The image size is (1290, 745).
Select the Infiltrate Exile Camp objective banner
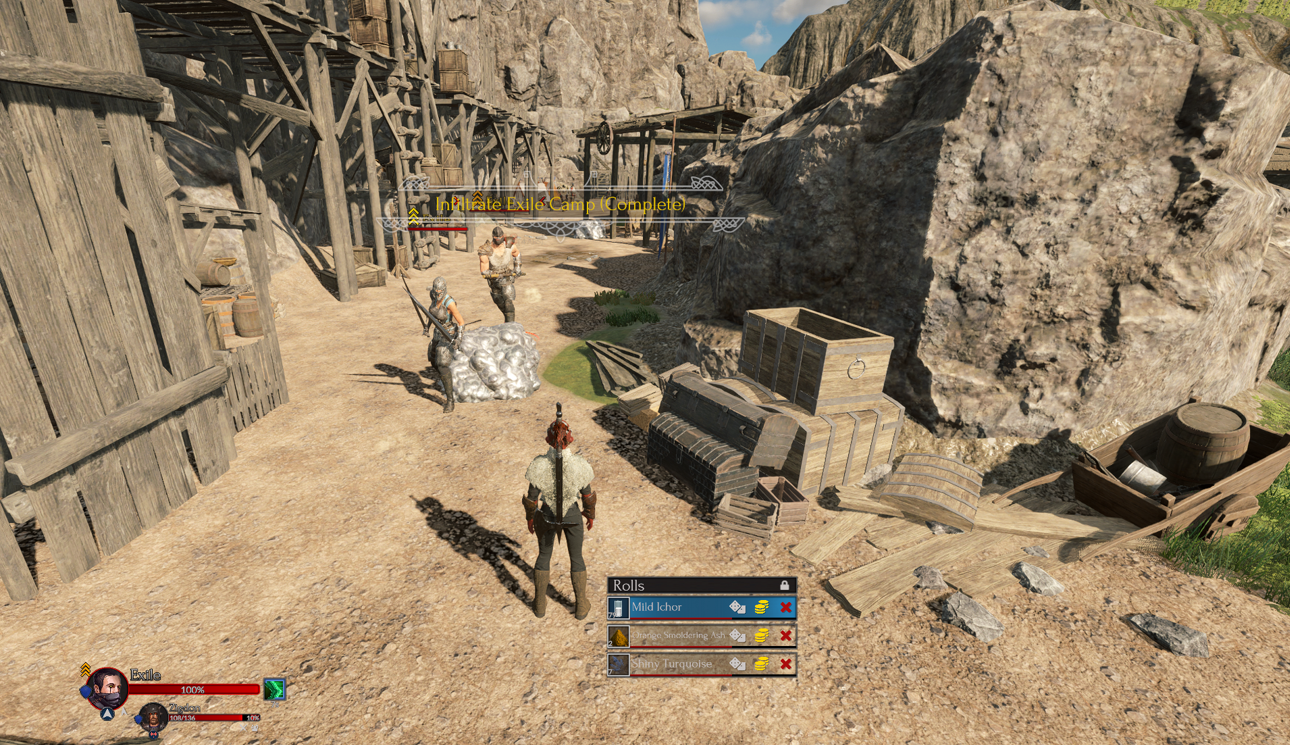click(561, 204)
